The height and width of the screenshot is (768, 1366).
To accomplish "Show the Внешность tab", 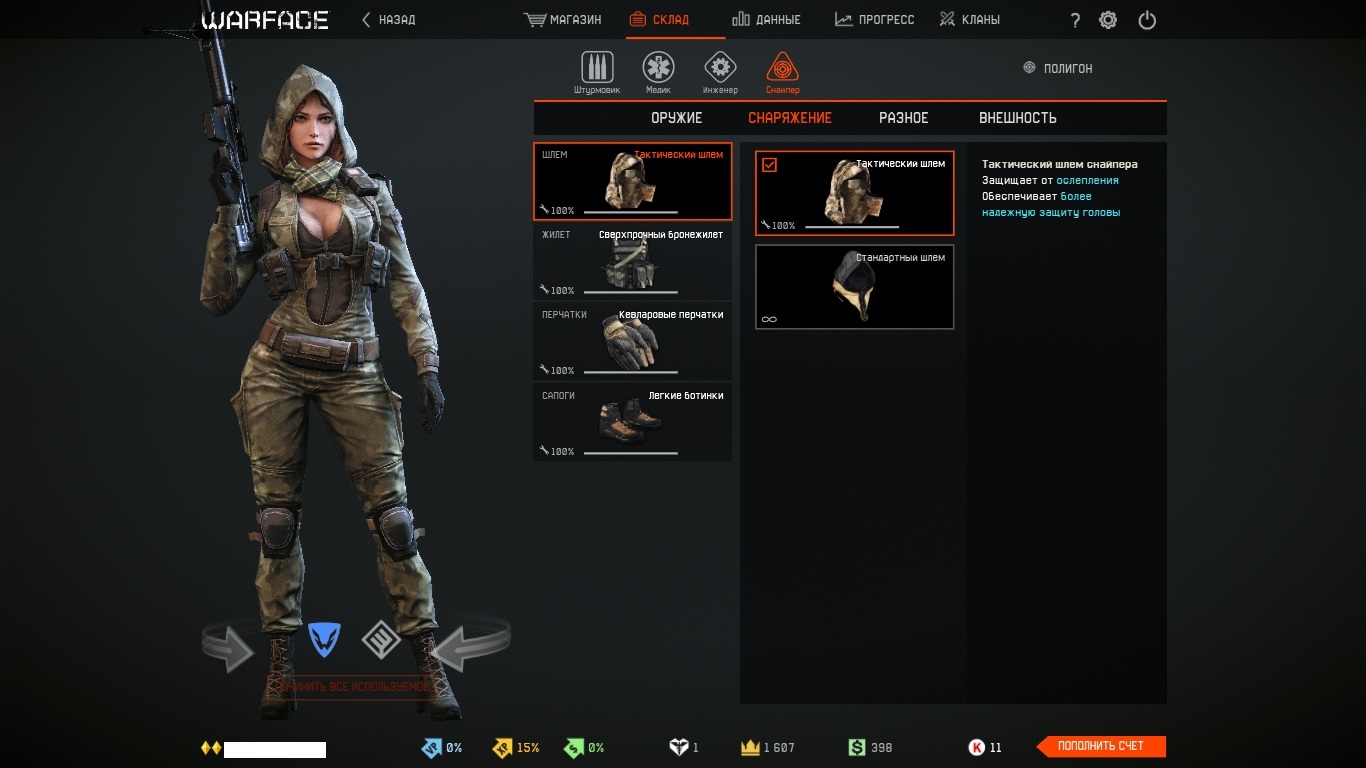I will (1017, 118).
